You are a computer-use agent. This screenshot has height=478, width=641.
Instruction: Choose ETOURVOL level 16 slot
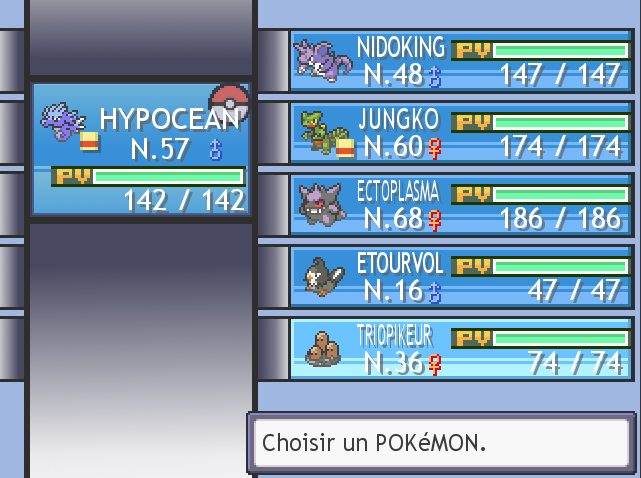click(x=461, y=277)
